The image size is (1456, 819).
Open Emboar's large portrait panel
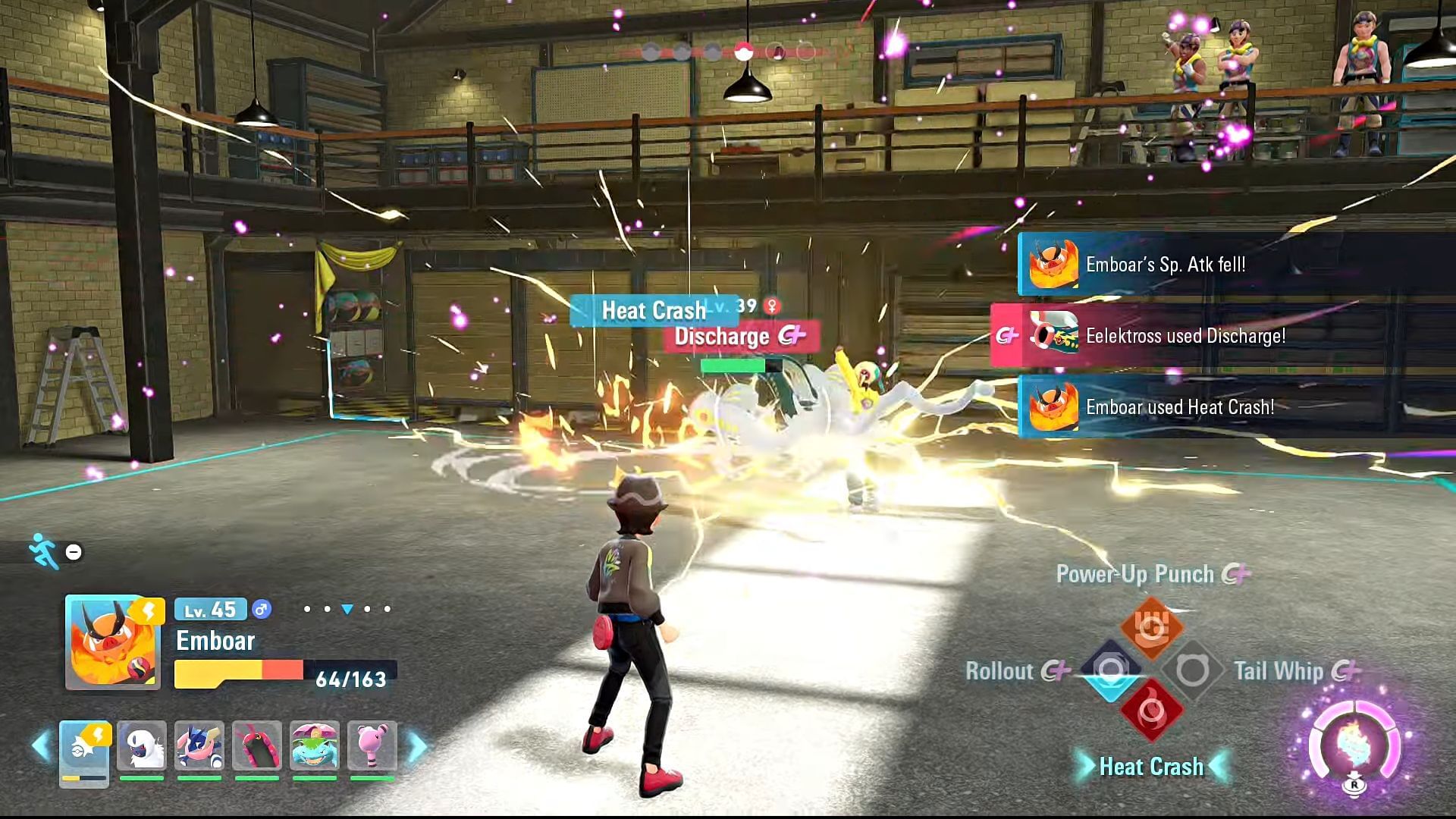coord(113,642)
